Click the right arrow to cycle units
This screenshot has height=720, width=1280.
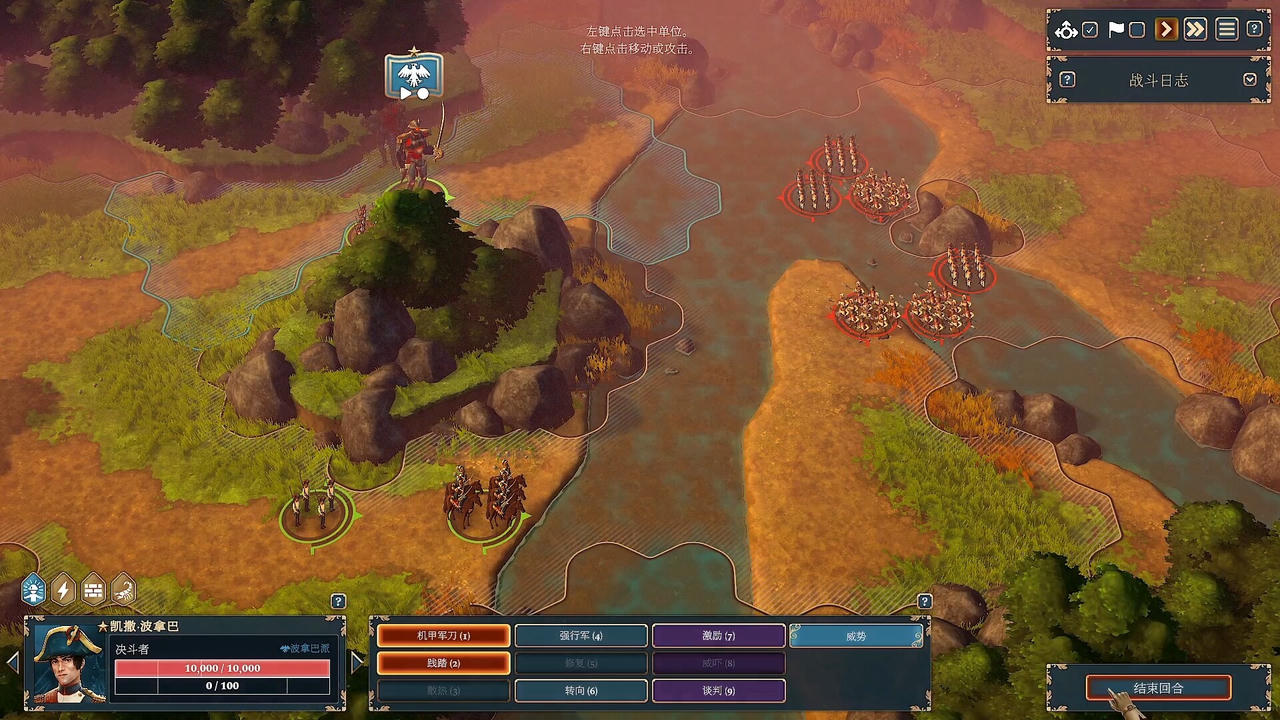(357, 661)
